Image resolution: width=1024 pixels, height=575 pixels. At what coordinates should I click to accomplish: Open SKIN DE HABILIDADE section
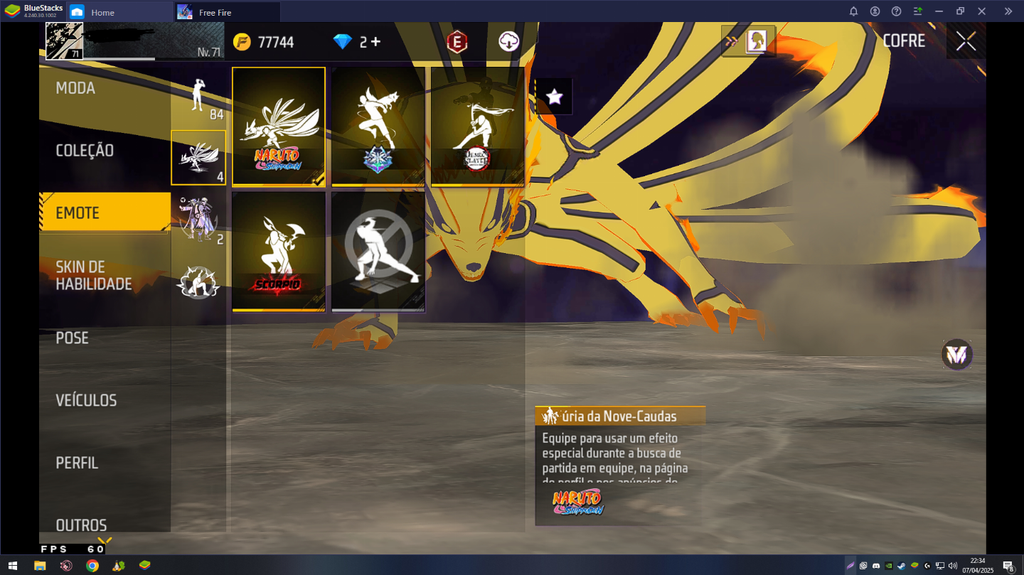coord(93,275)
